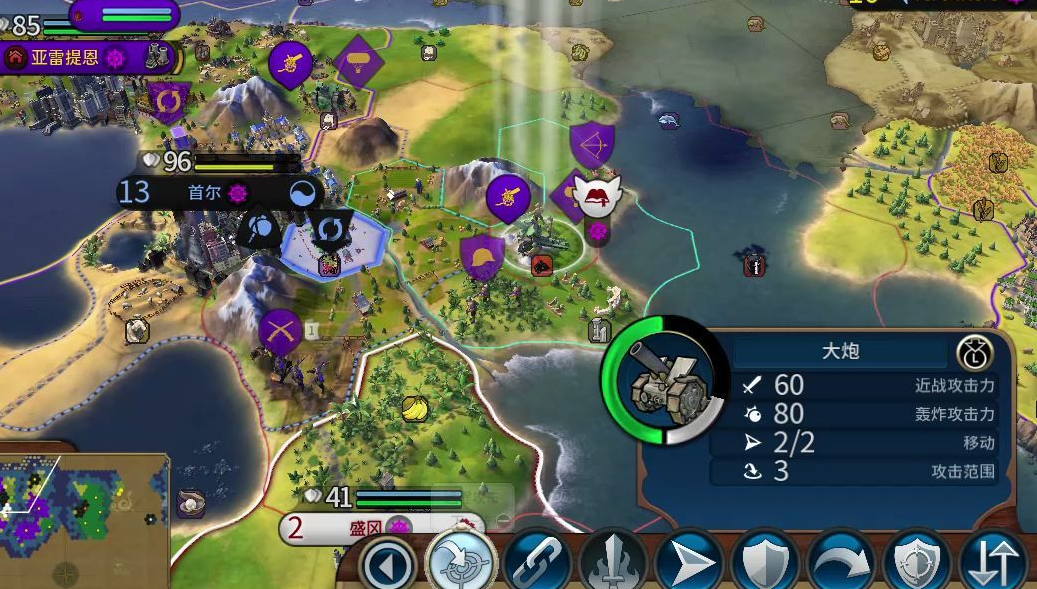Click the cannon unit portrait
The image size is (1037, 589).
coord(665,381)
